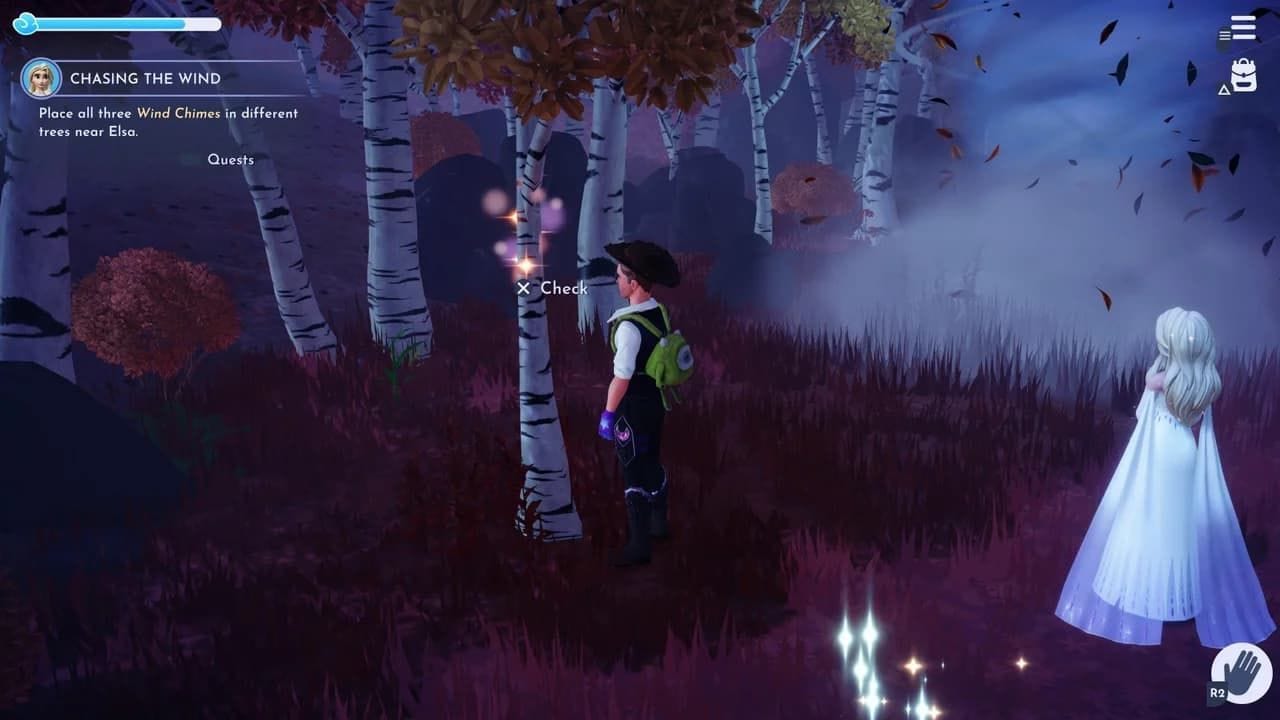Open the Quests label under the objective
Image resolution: width=1280 pixels, height=720 pixels.
pyautogui.click(x=230, y=159)
